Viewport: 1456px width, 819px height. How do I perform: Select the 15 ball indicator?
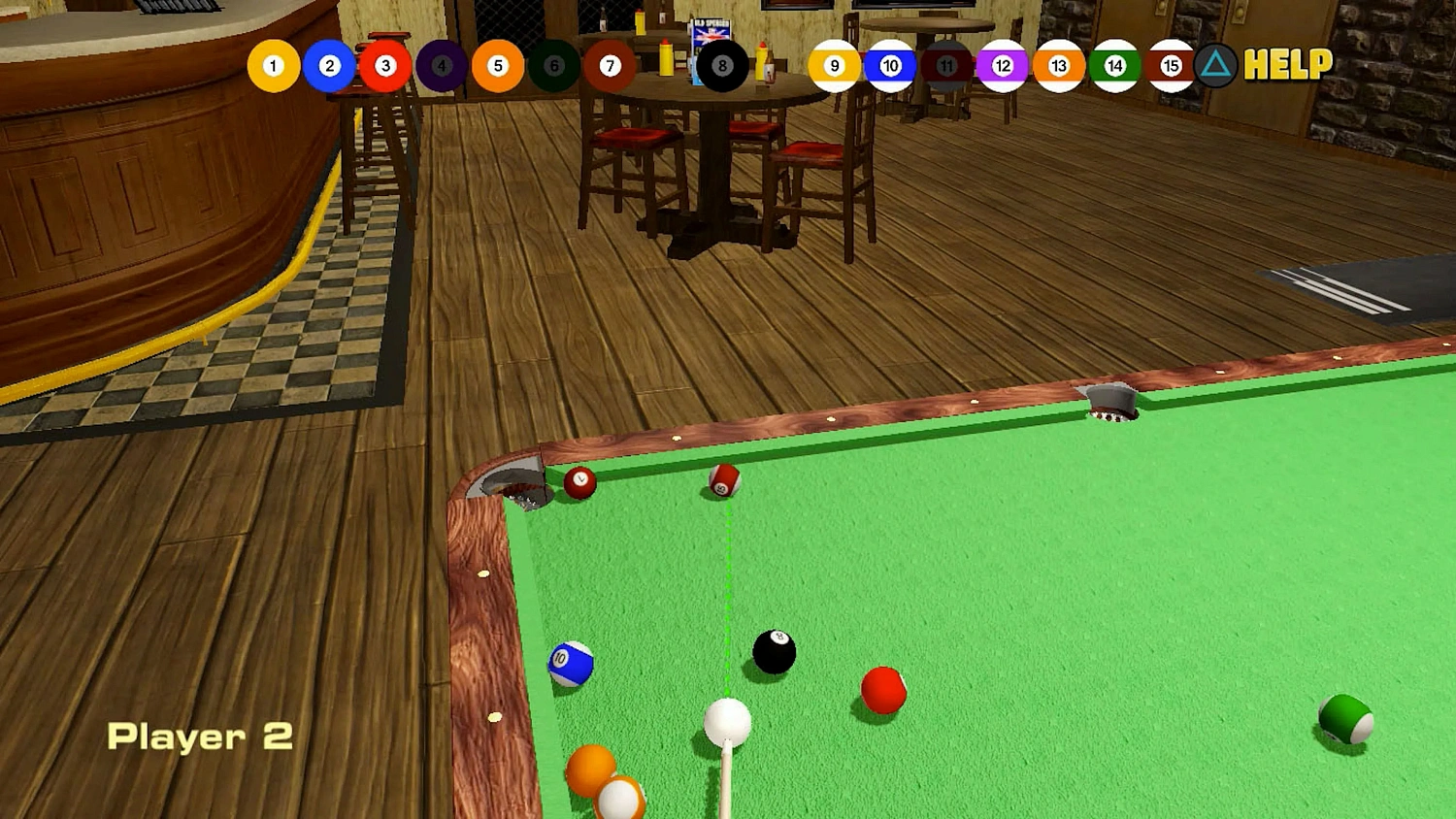click(1170, 65)
